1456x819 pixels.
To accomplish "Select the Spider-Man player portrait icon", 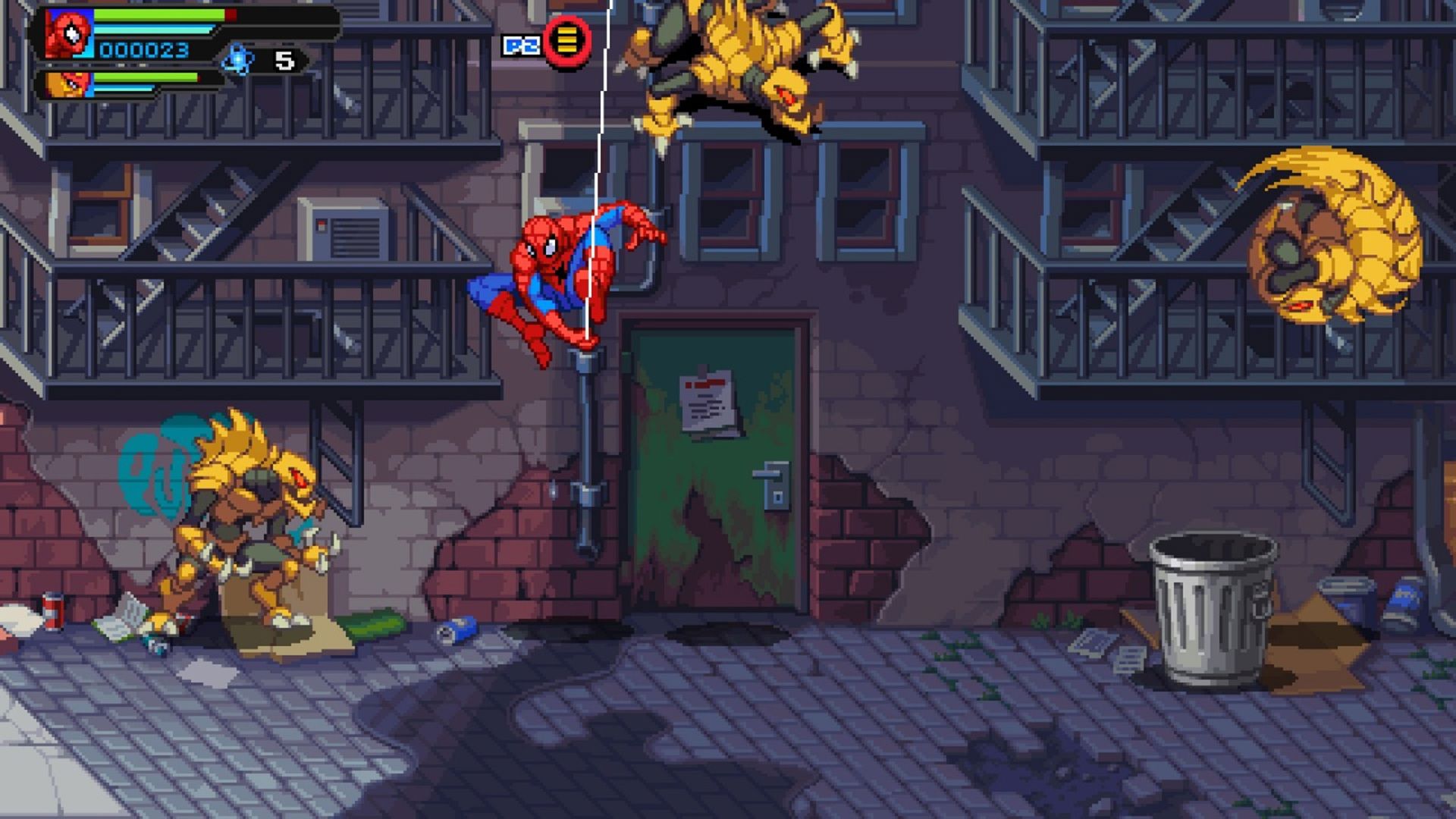I will tap(67, 34).
